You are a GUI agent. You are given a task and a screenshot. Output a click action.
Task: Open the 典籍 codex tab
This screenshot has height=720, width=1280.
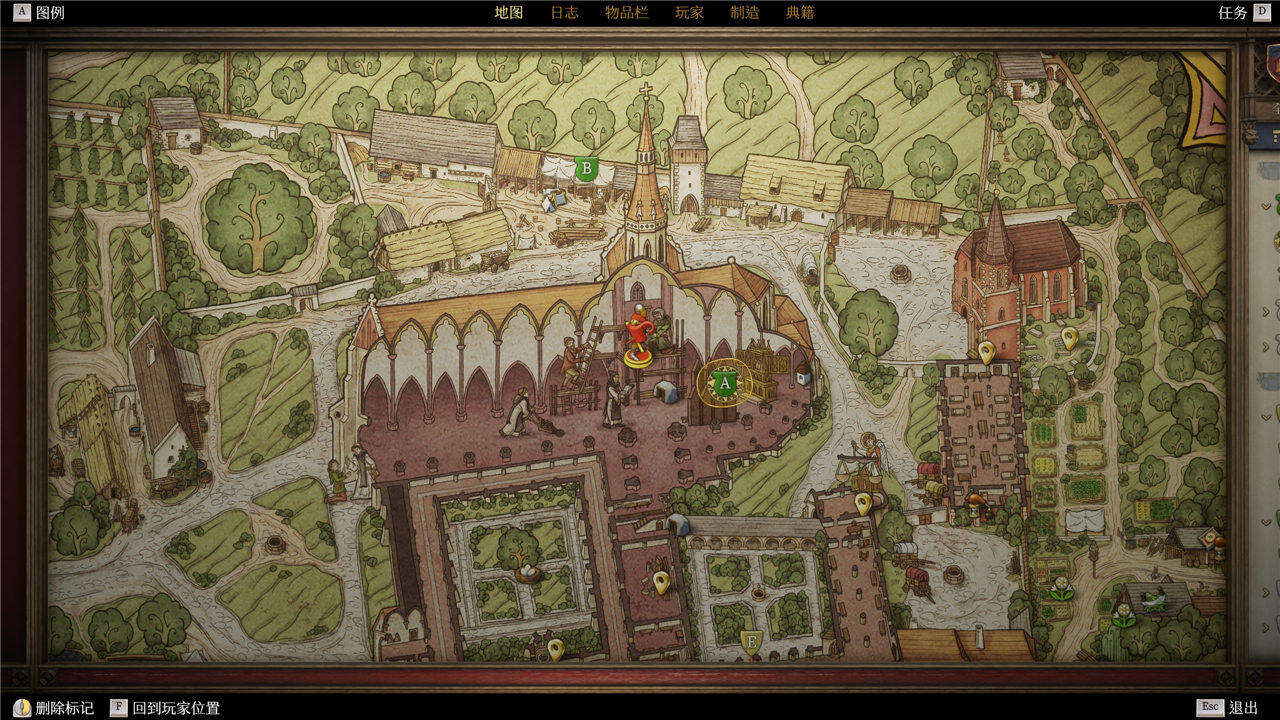pyautogui.click(x=800, y=13)
